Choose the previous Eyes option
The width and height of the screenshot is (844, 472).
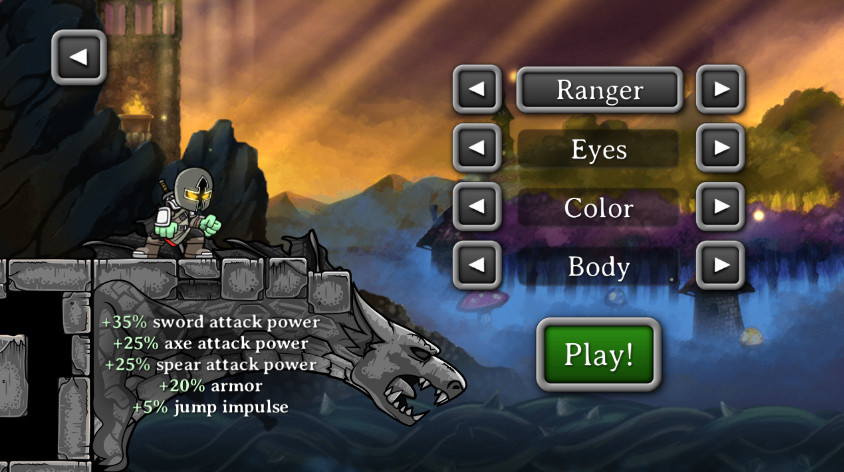[x=477, y=149]
